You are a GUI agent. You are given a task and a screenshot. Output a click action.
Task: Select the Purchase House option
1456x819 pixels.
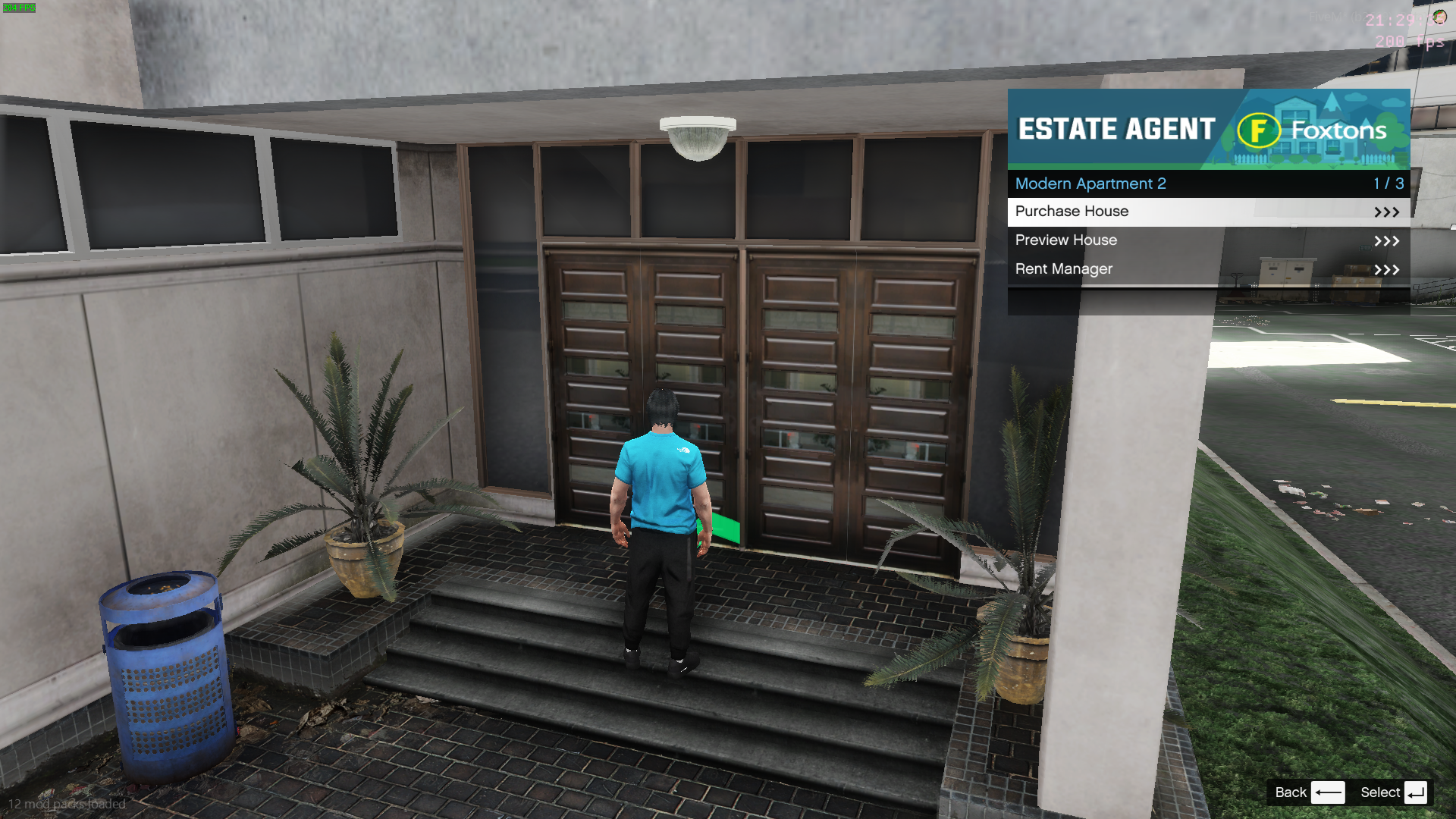tap(1207, 212)
